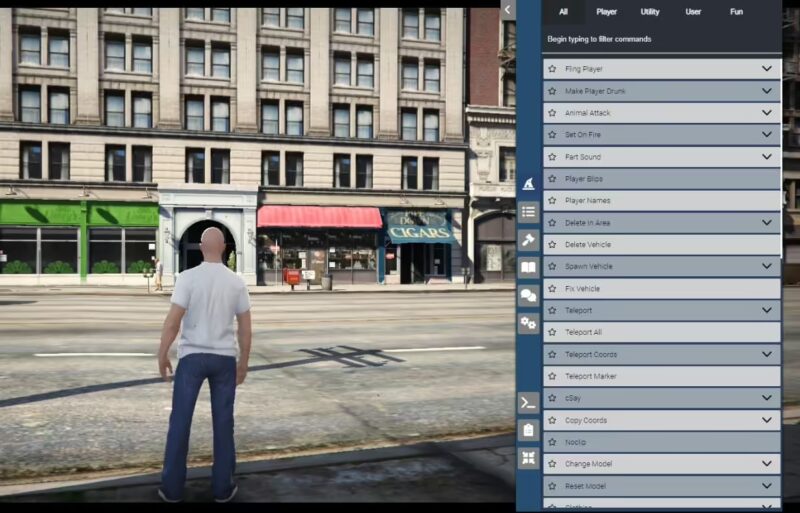Image resolution: width=800 pixels, height=513 pixels.
Task: Expand the Spawn Vehicle options arrow
Action: [767, 267]
